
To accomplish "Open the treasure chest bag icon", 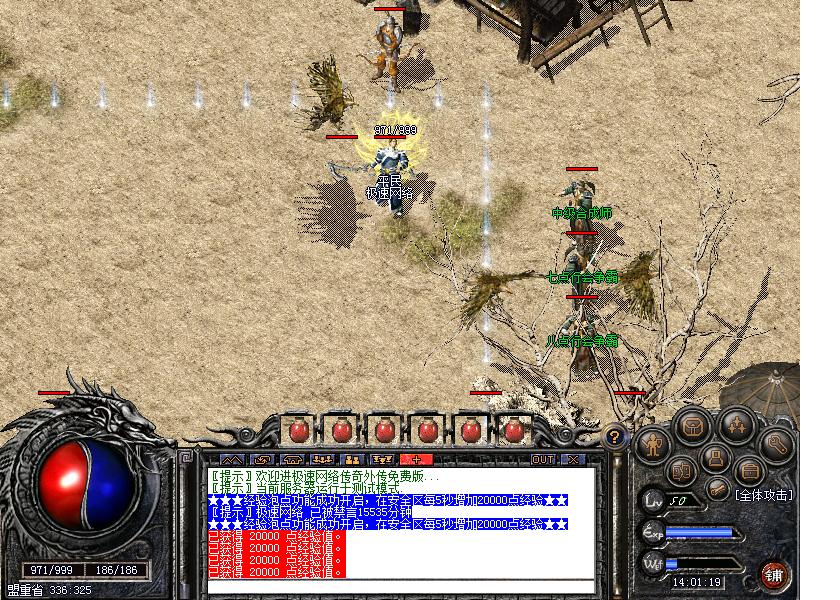I will tap(692, 427).
